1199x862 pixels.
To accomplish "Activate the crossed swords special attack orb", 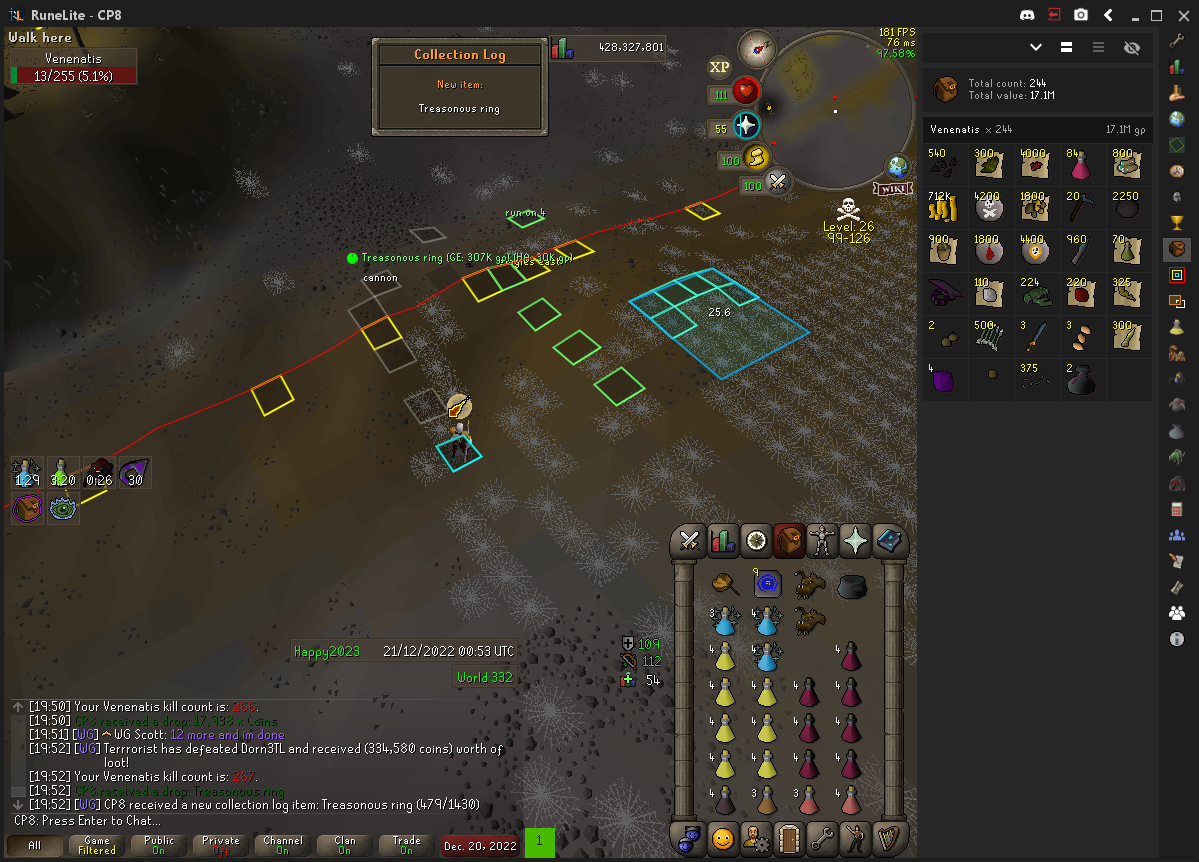I will pos(778,182).
